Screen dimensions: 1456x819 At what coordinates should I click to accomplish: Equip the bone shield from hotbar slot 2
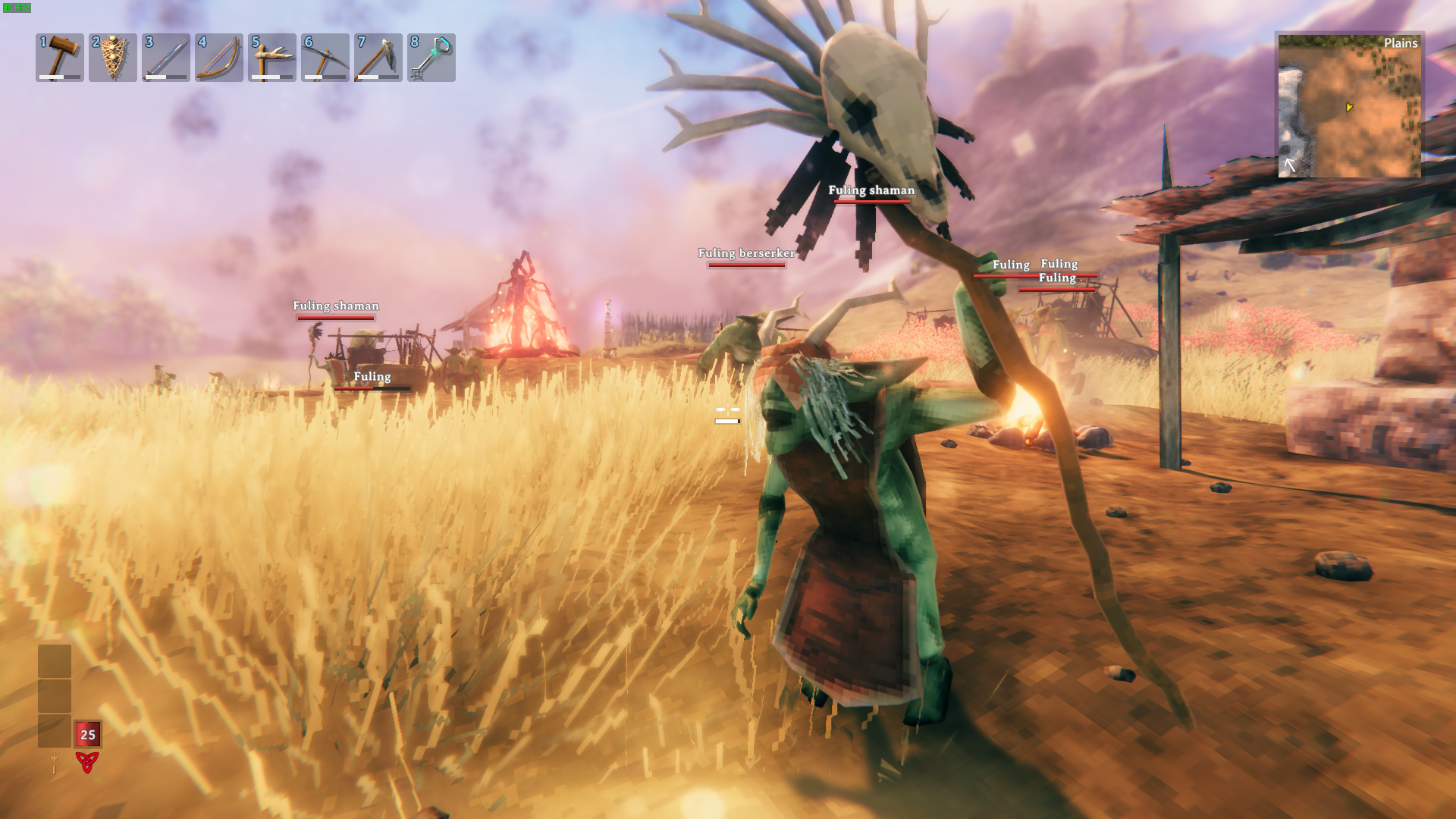(x=113, y=58)
